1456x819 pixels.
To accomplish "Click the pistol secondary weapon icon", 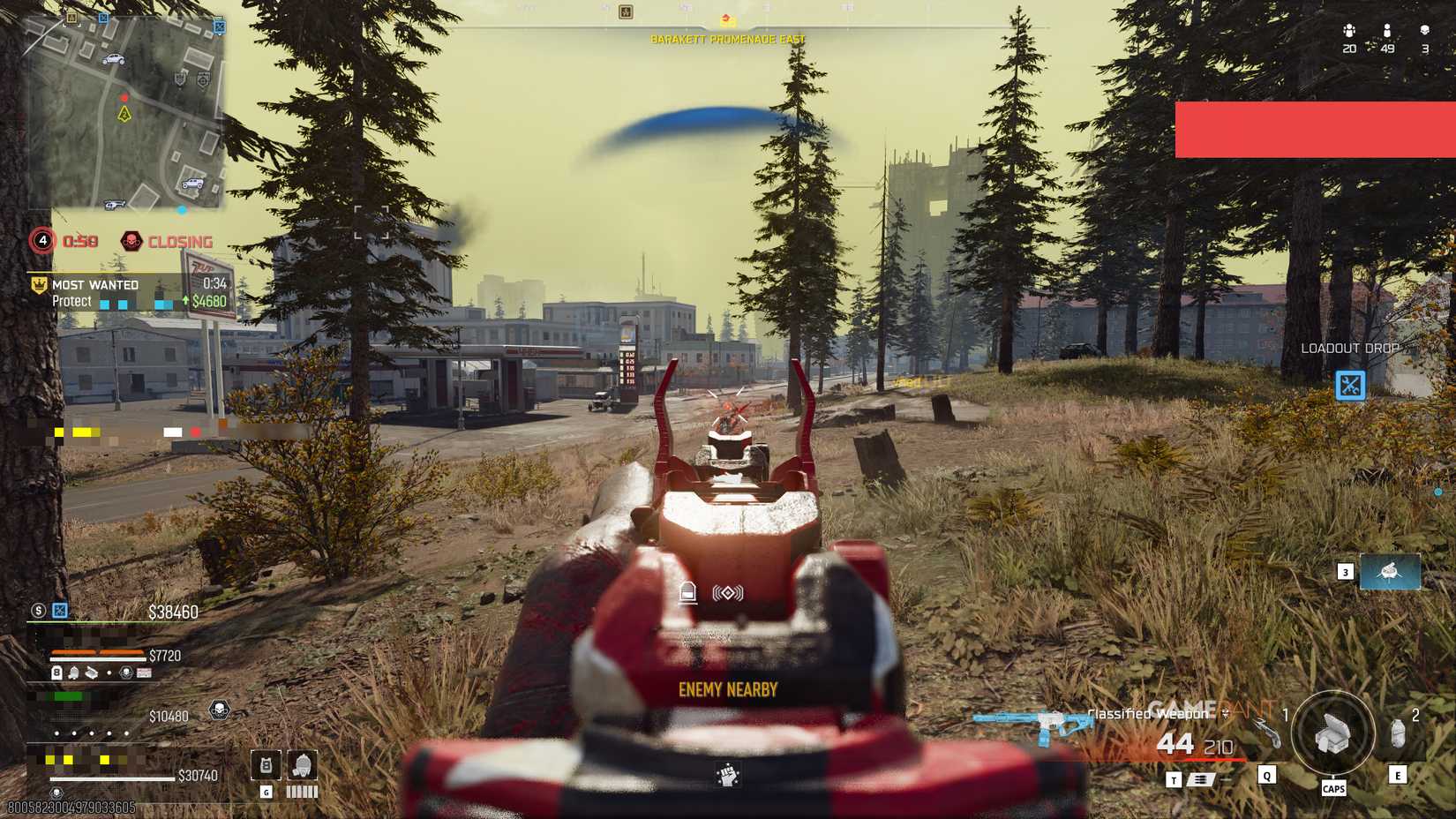I will tap(1269, 733).
